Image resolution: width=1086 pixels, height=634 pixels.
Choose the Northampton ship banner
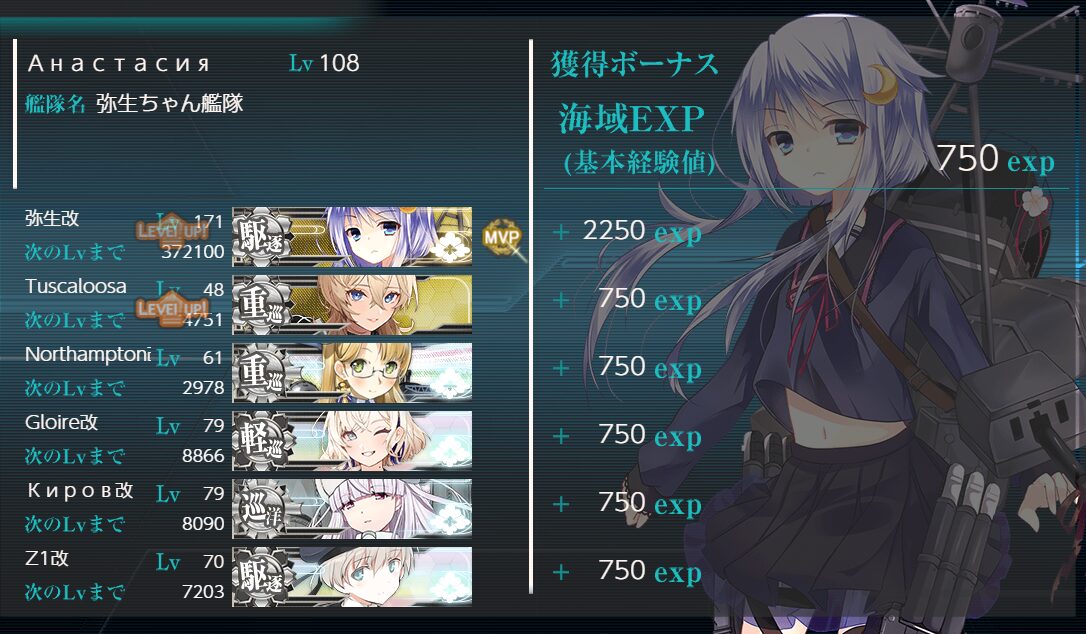pos(352,372)
